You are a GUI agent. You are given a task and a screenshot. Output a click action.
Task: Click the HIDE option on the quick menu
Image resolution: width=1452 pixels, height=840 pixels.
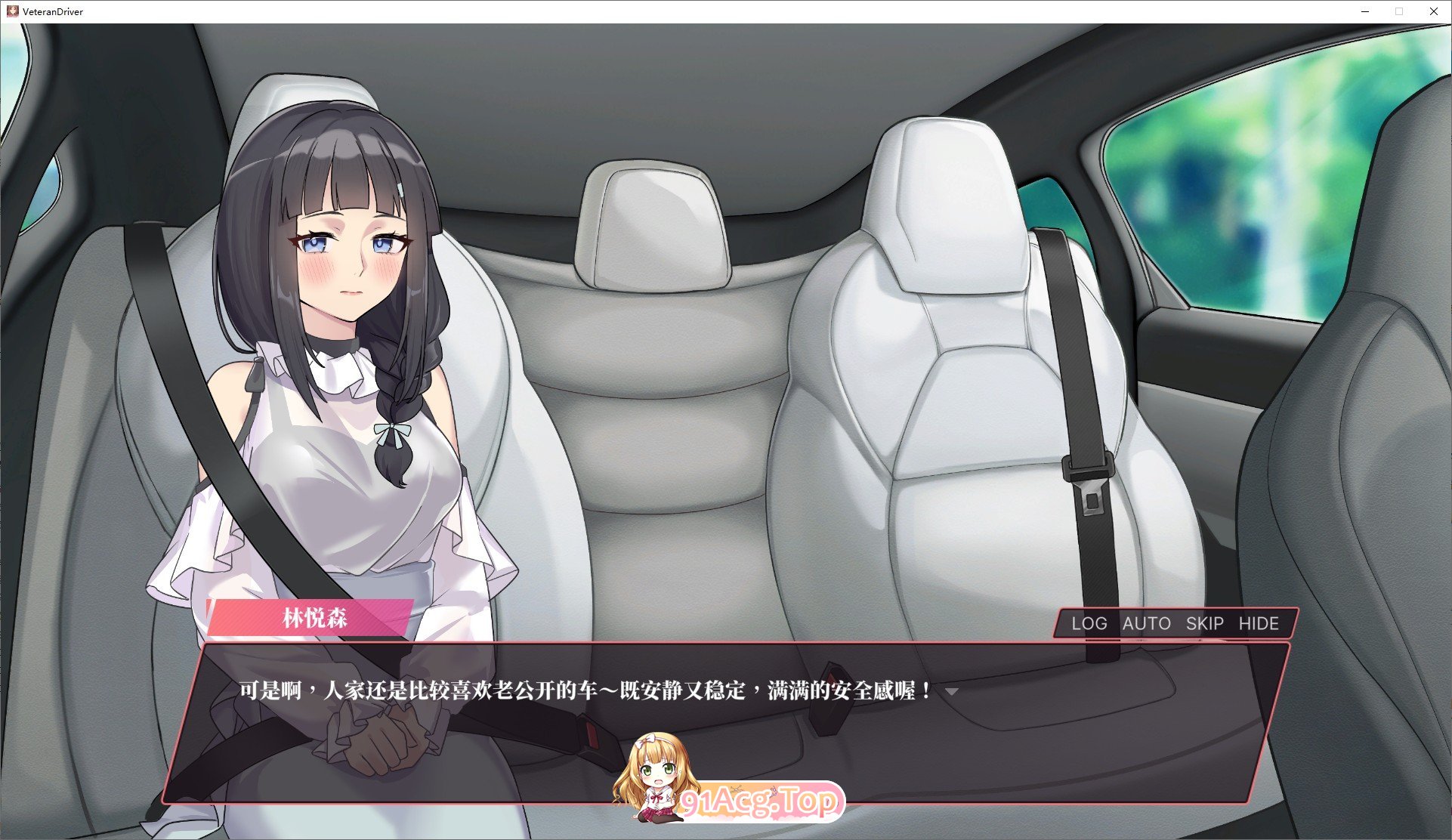(1259, 623)
